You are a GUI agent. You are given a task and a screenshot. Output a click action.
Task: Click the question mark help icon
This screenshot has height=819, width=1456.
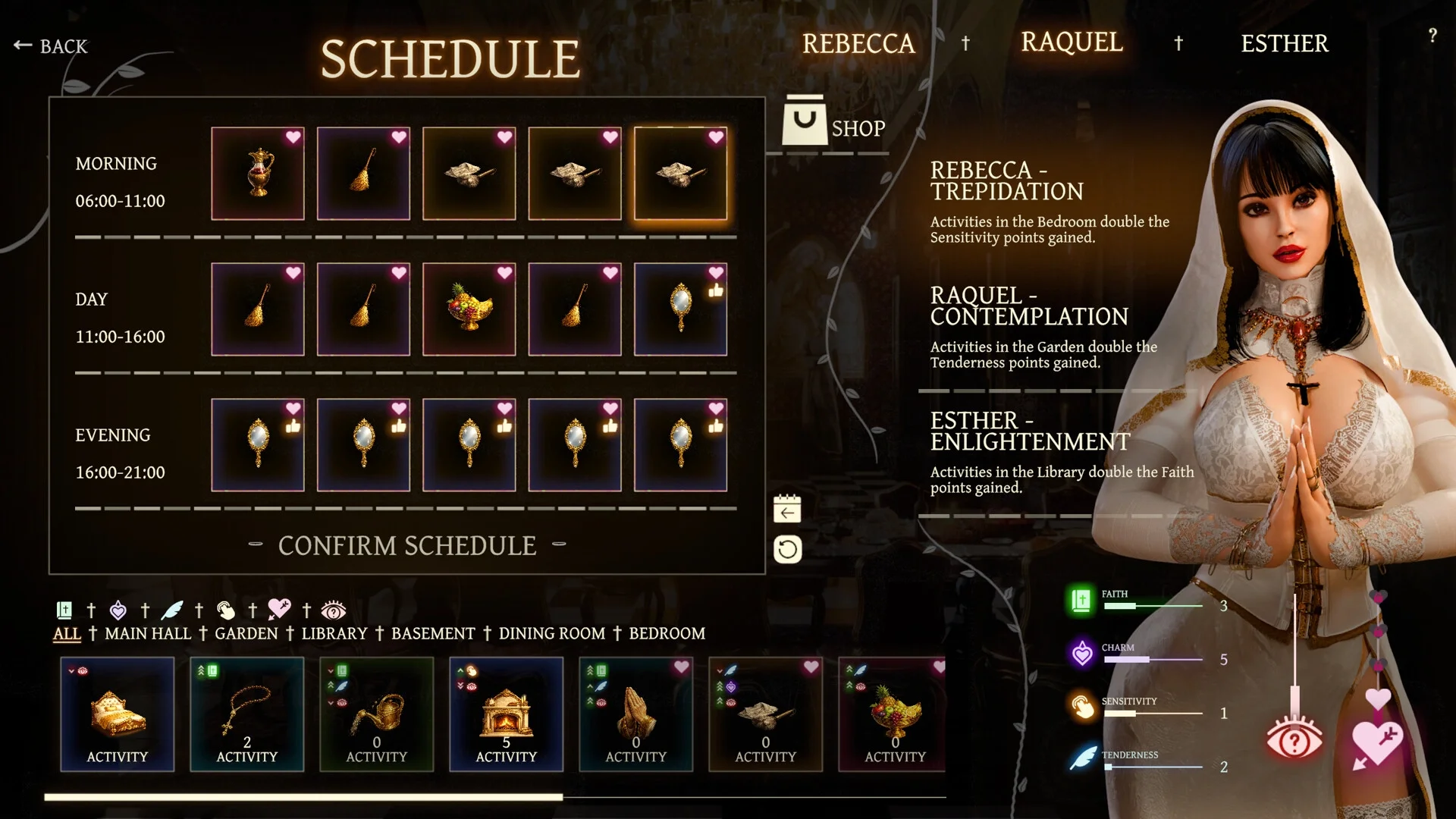click(1432, 36)
